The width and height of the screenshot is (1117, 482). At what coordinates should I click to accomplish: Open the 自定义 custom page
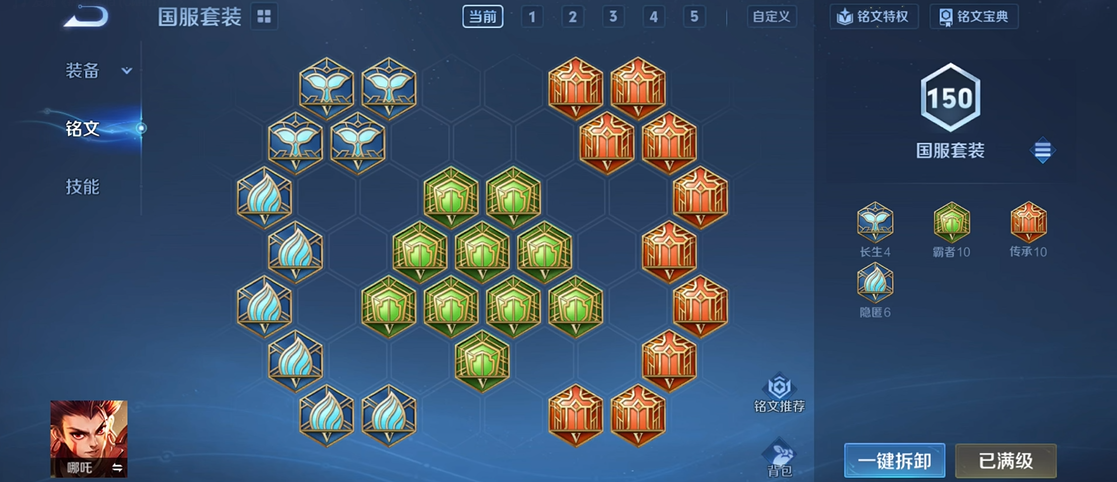772,17
